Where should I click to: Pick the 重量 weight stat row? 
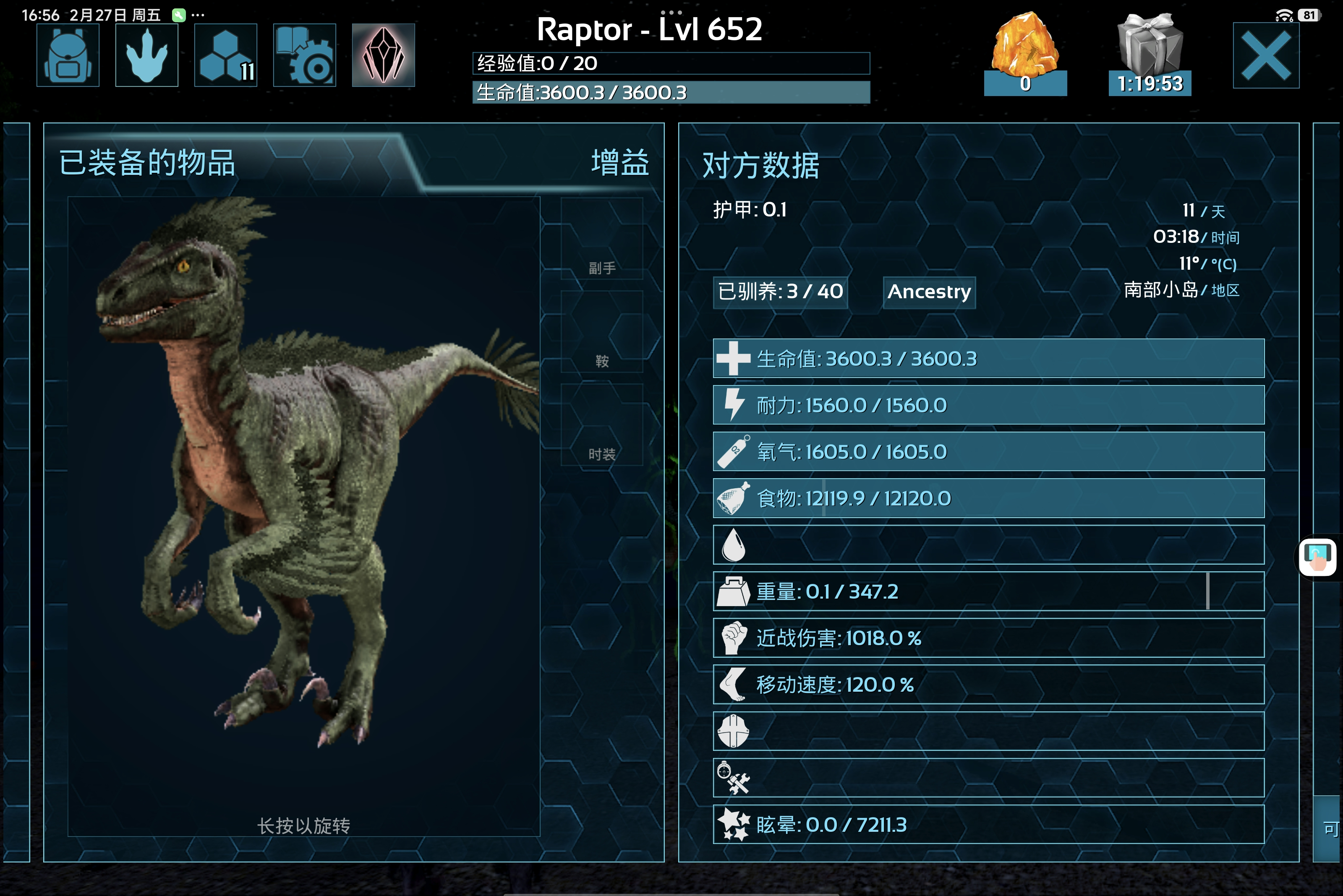988,591
